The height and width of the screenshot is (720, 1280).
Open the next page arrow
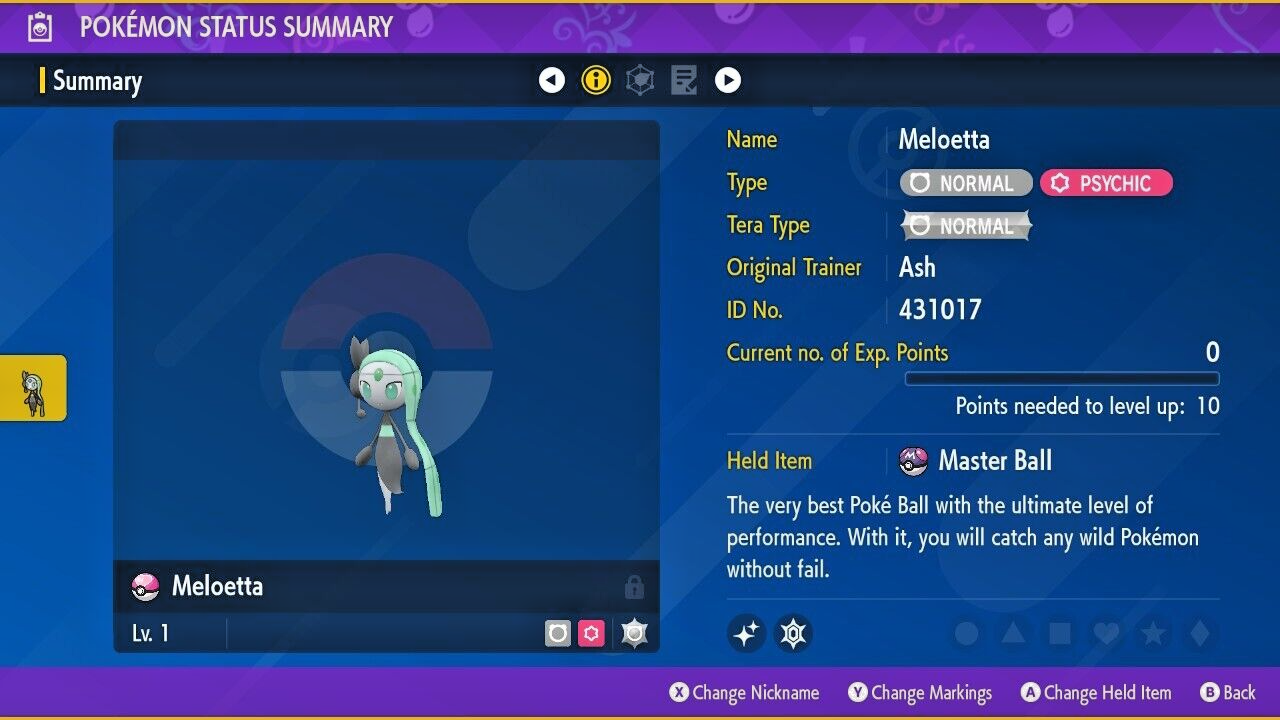click(728, 79)
